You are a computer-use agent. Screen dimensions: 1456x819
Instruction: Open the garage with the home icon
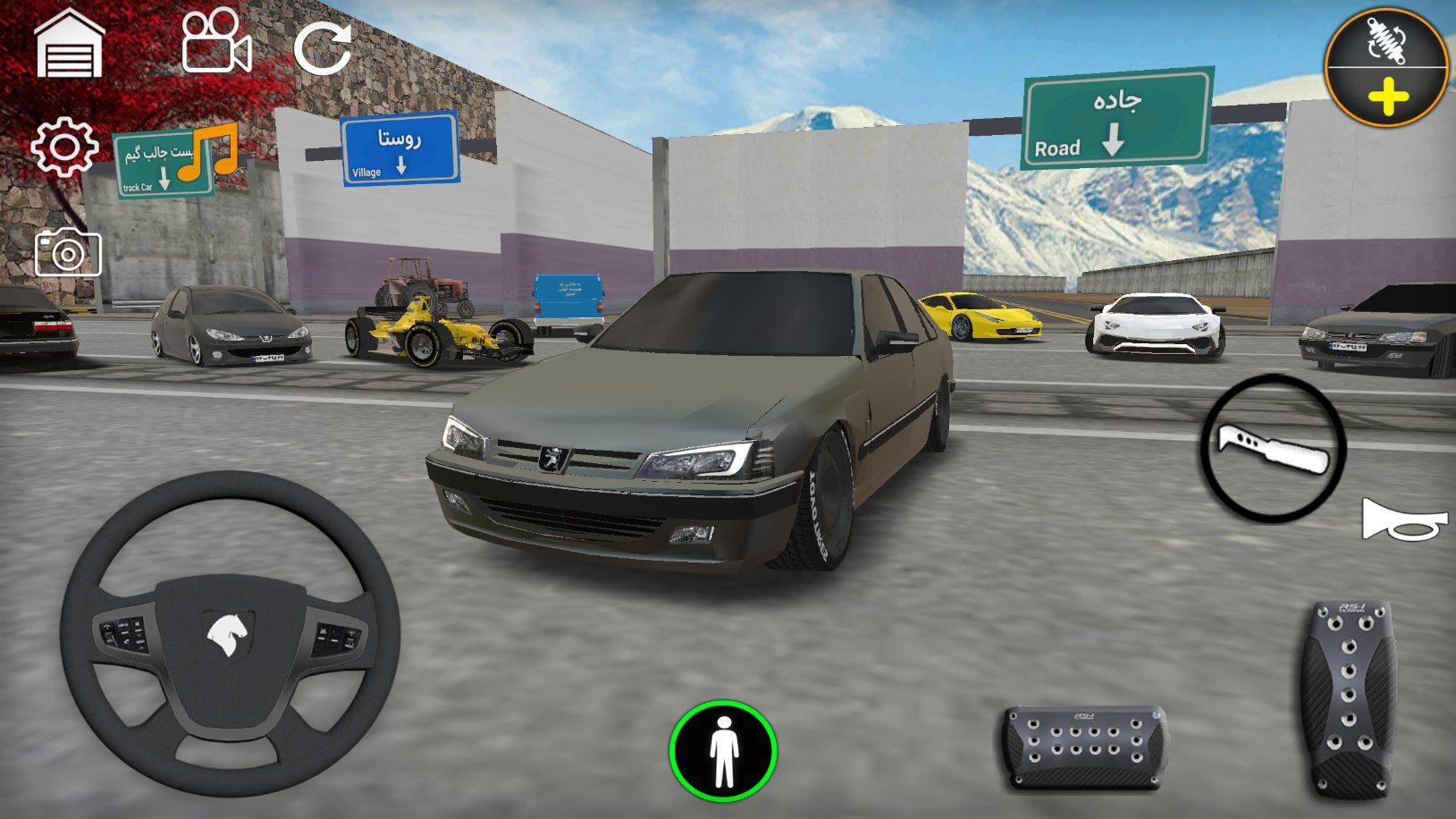pos(69,45)
